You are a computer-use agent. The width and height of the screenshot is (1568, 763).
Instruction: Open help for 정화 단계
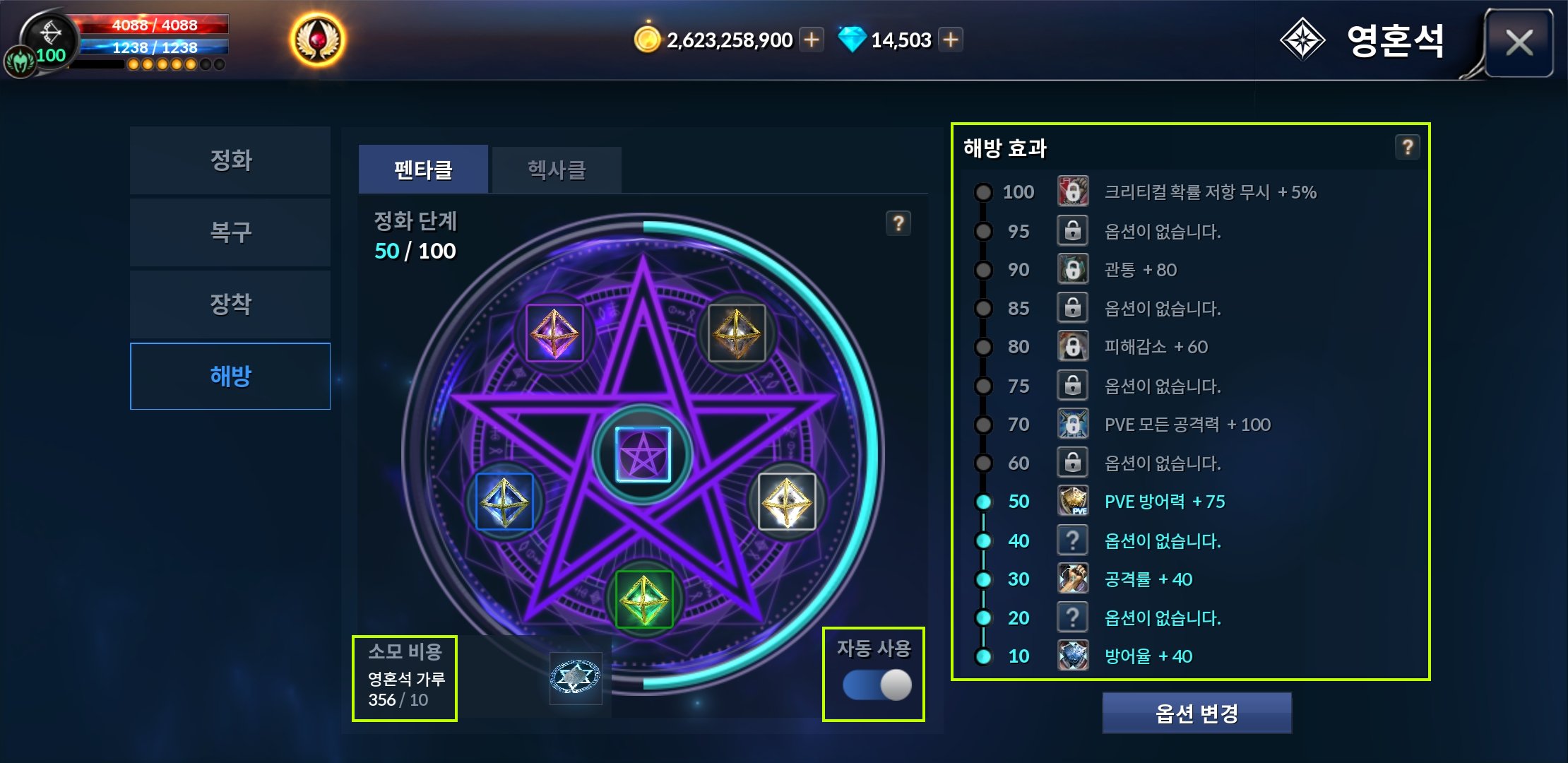(898, 223)
